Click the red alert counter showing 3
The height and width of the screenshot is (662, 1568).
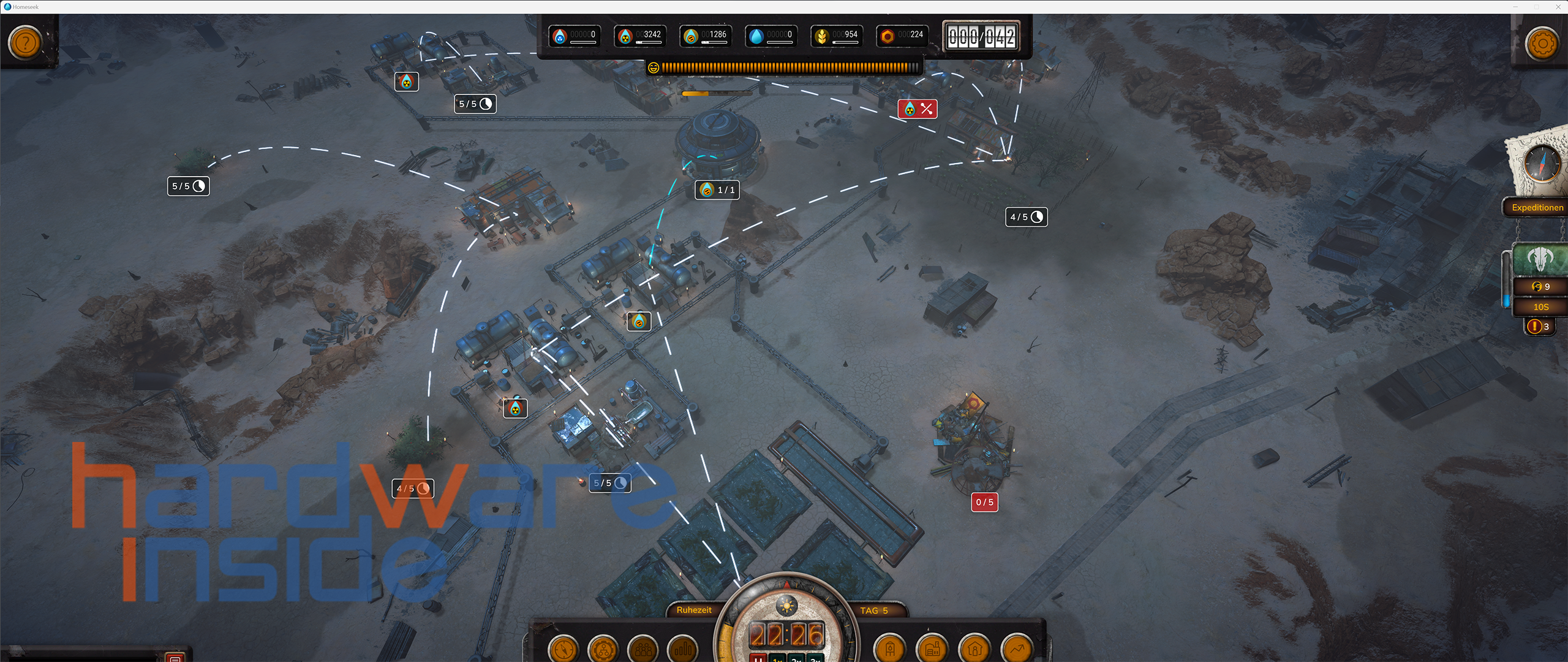(1539, 327)
